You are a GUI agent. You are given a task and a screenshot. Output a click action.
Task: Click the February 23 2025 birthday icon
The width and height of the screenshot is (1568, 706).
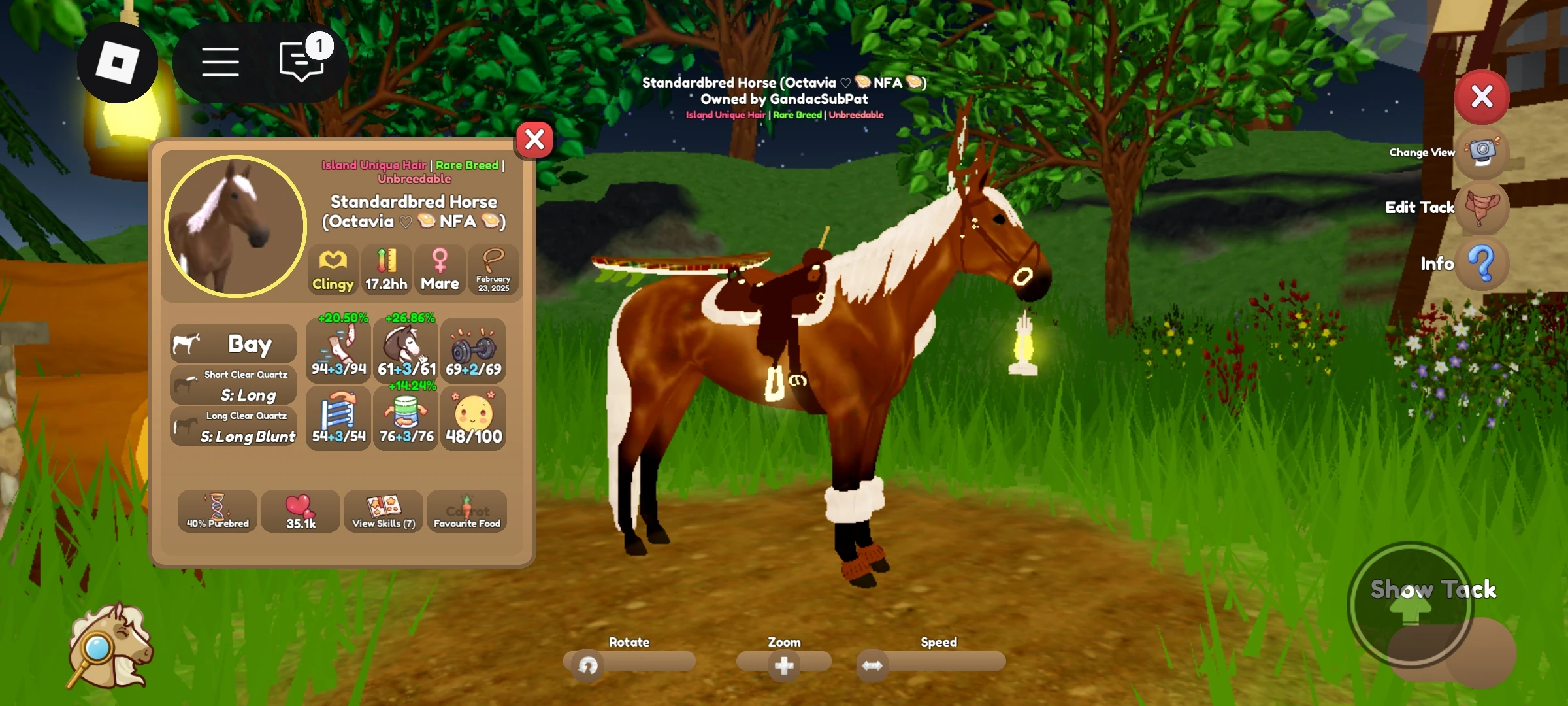coord(494,270)
